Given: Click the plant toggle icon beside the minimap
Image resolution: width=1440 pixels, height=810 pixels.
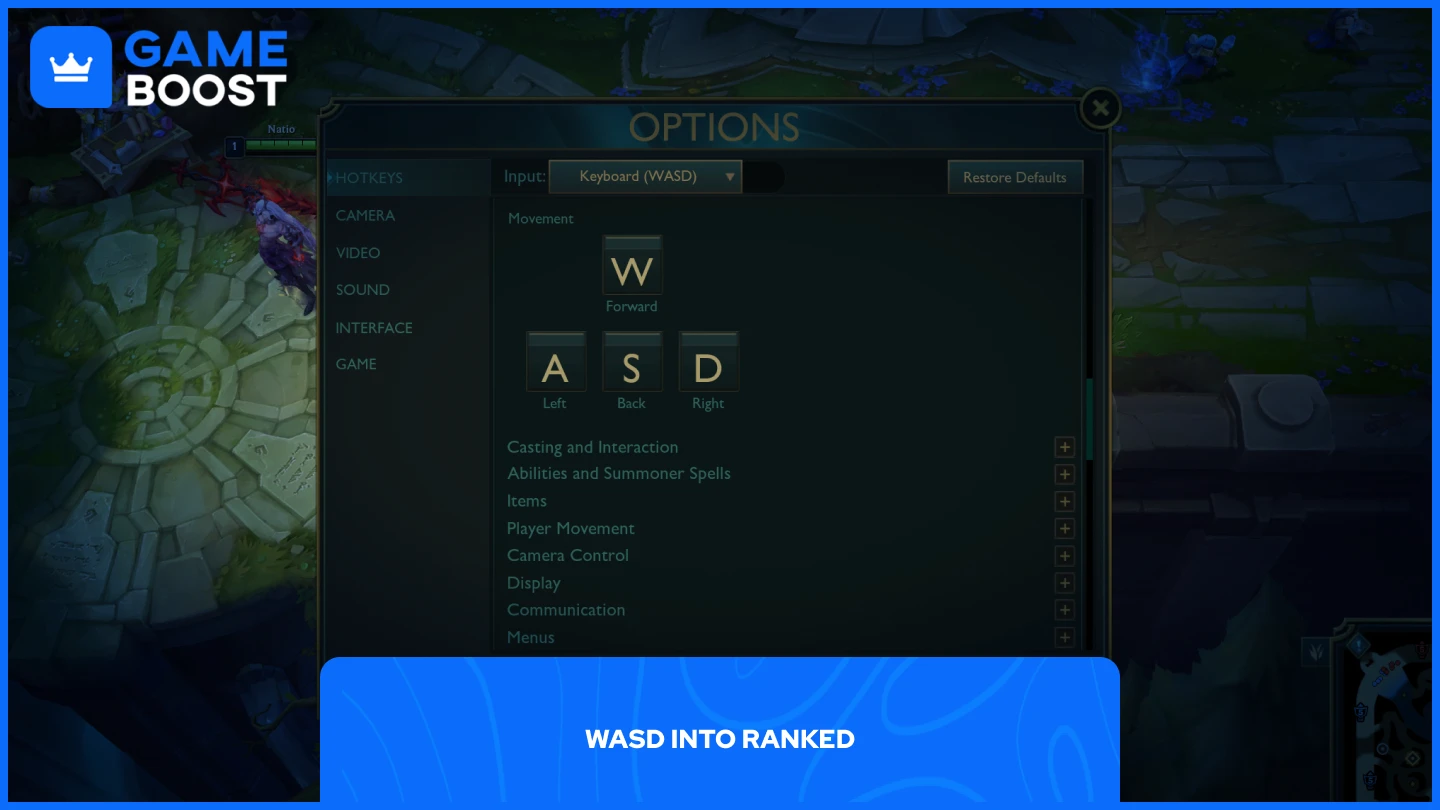Looking at the screenshot, I should [1316, 653].
